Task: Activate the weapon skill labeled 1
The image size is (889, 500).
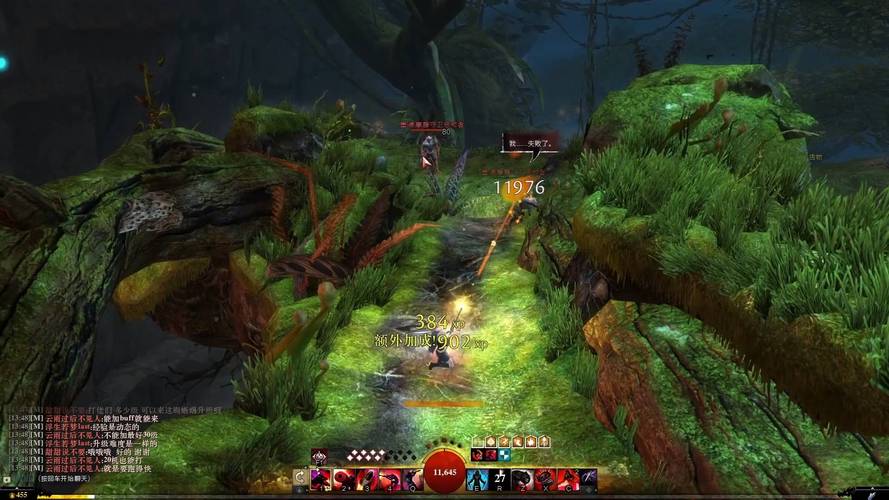Action: [x=321, y=479]
